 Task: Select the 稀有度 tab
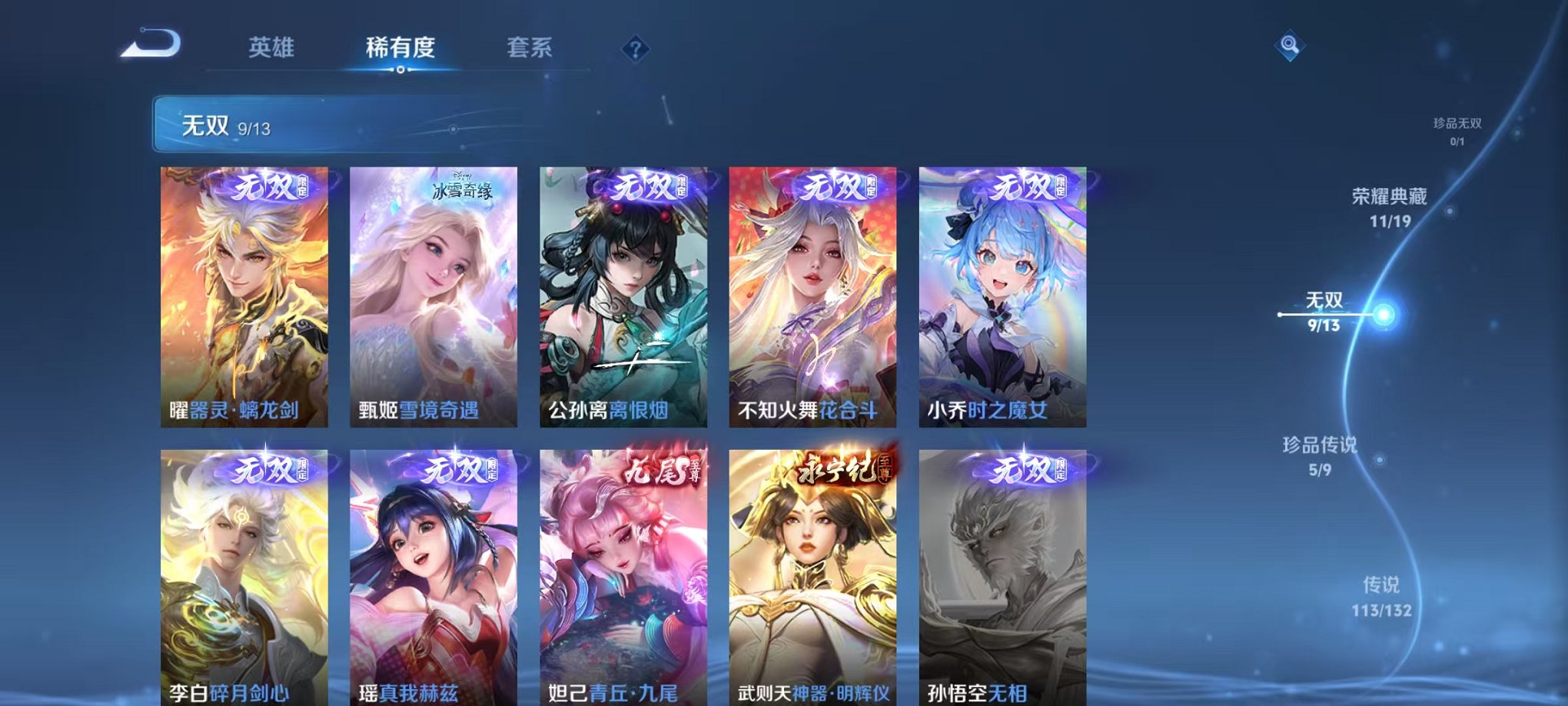click(x=400, y=46)
